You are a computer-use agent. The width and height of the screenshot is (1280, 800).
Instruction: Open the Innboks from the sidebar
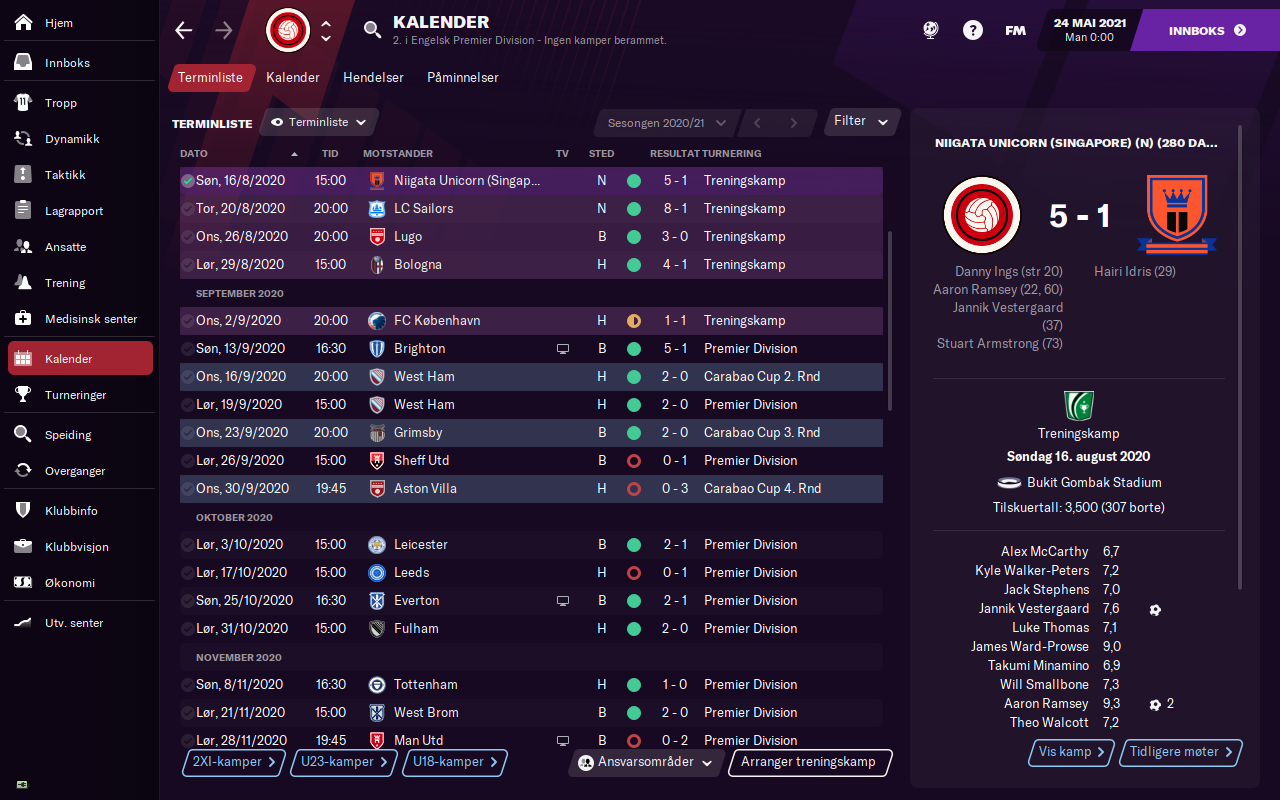[x=67, y=63]
